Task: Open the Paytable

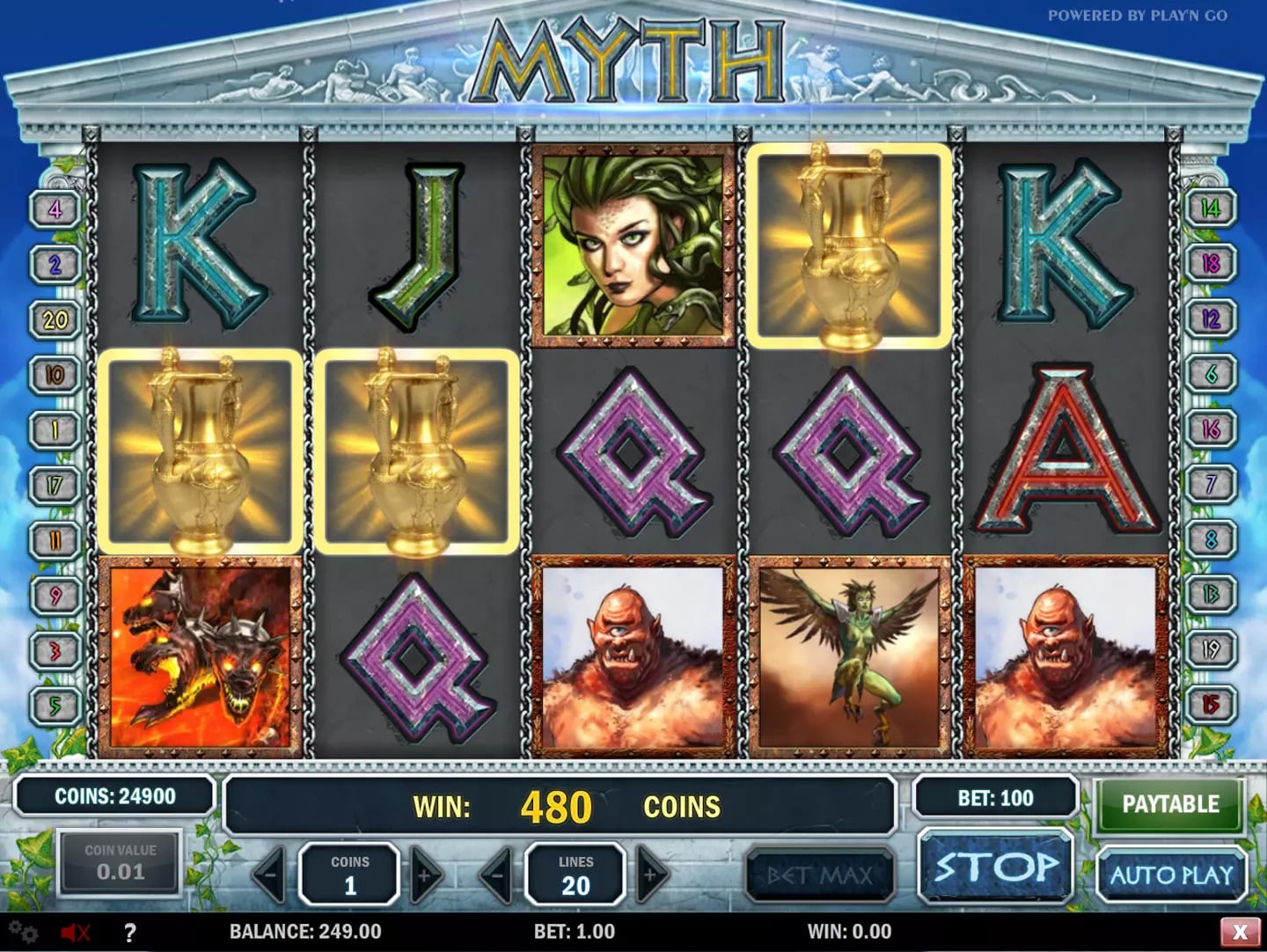Action: (x=1169, y=804)
